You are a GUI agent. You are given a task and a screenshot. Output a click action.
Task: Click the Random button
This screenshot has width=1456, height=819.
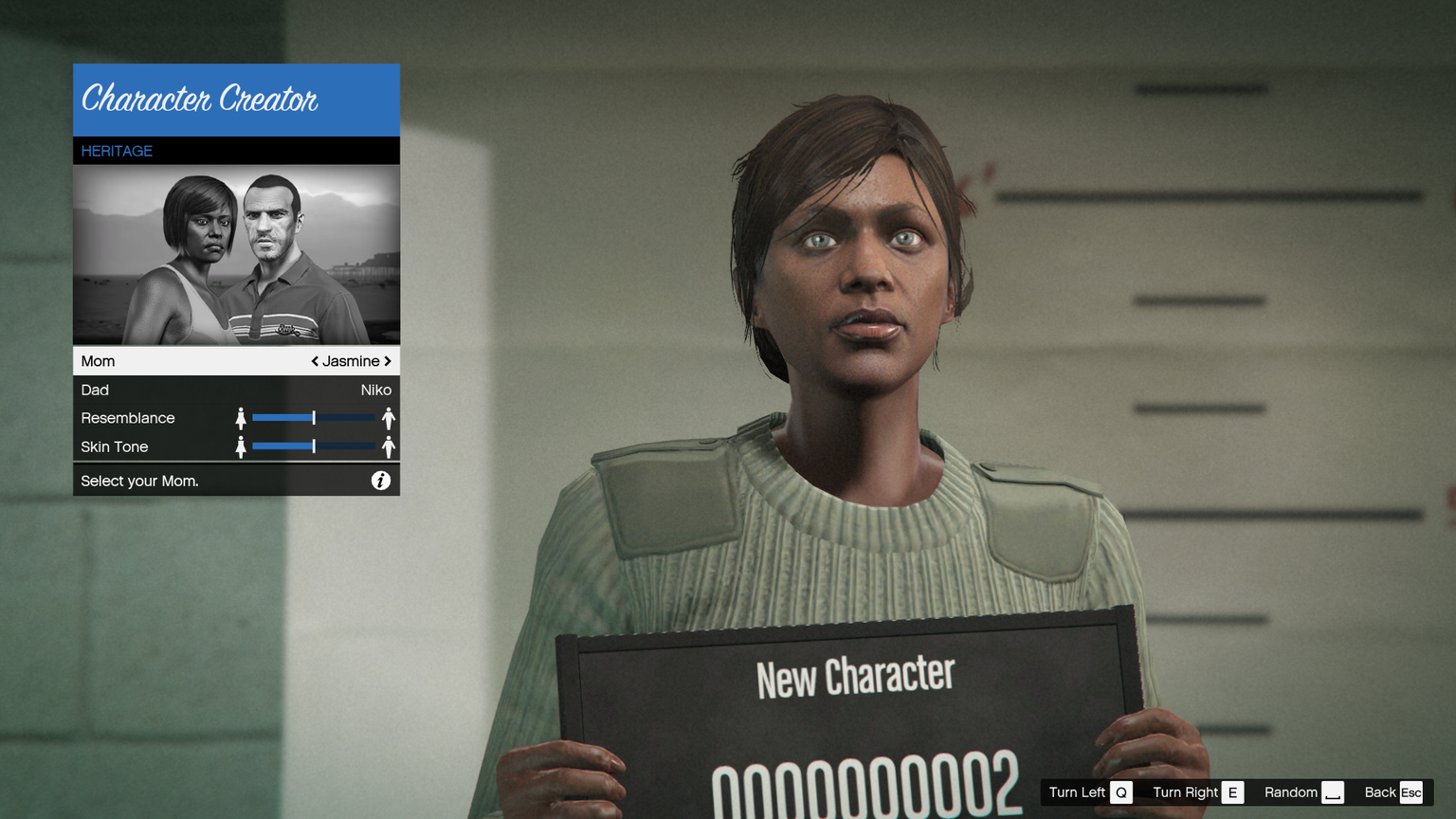(x=1303, y=792)
